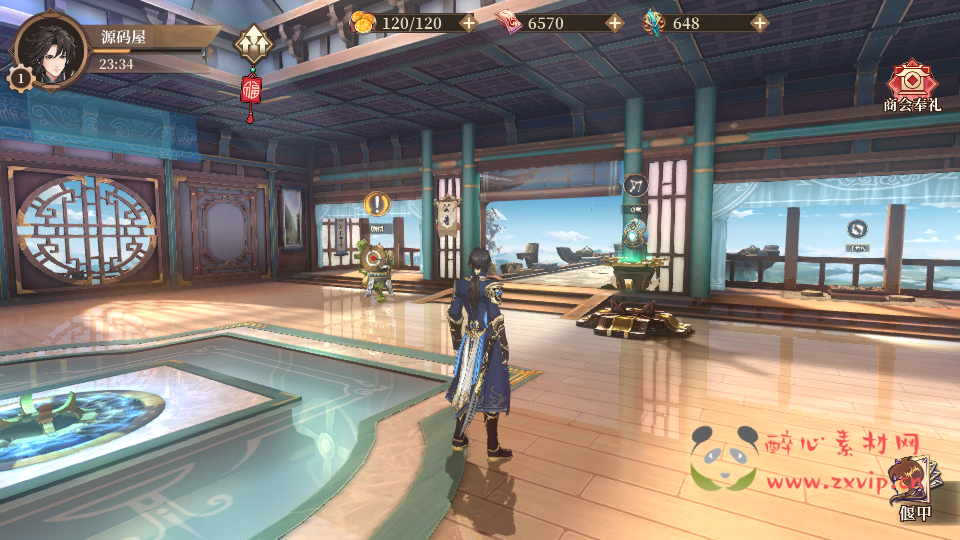The width and height of the screenshot is (960, 540).
Task: Tap the upward arrows diamond icon
Action: [252, 43]
